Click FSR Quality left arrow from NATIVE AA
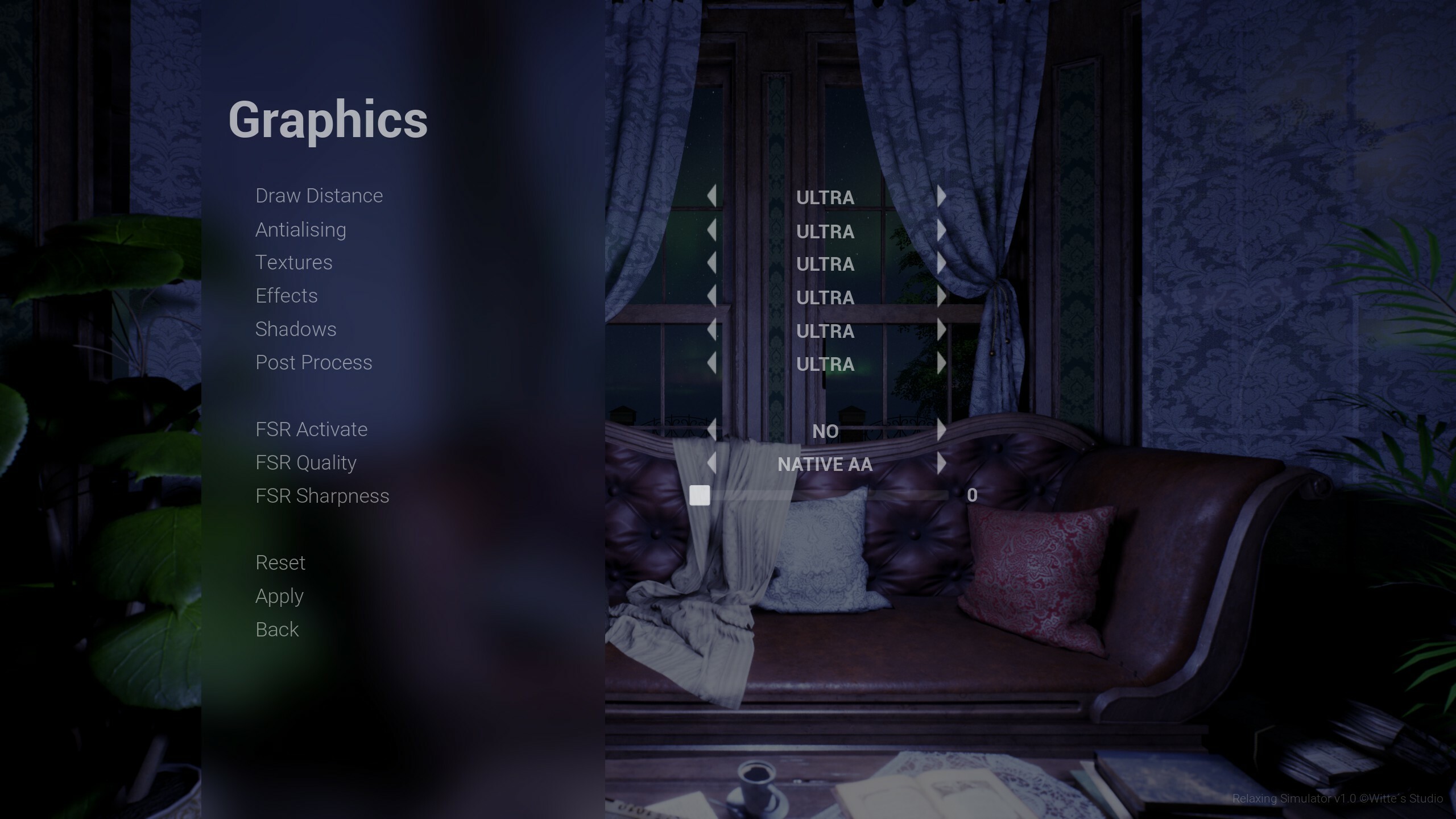This screenshot has width=1456, height=819. pos(712,464)
